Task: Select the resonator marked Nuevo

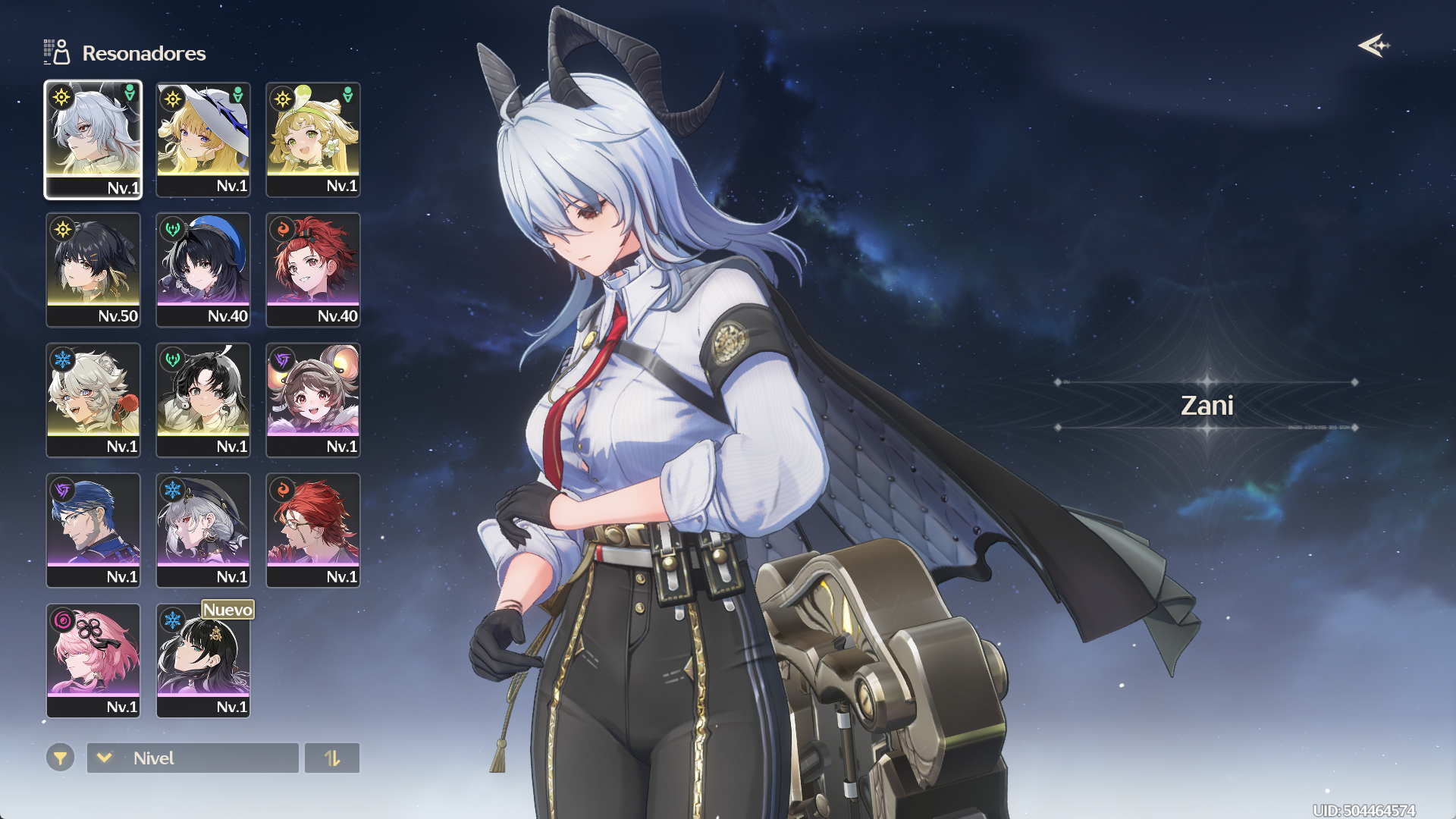Action: 203,661
